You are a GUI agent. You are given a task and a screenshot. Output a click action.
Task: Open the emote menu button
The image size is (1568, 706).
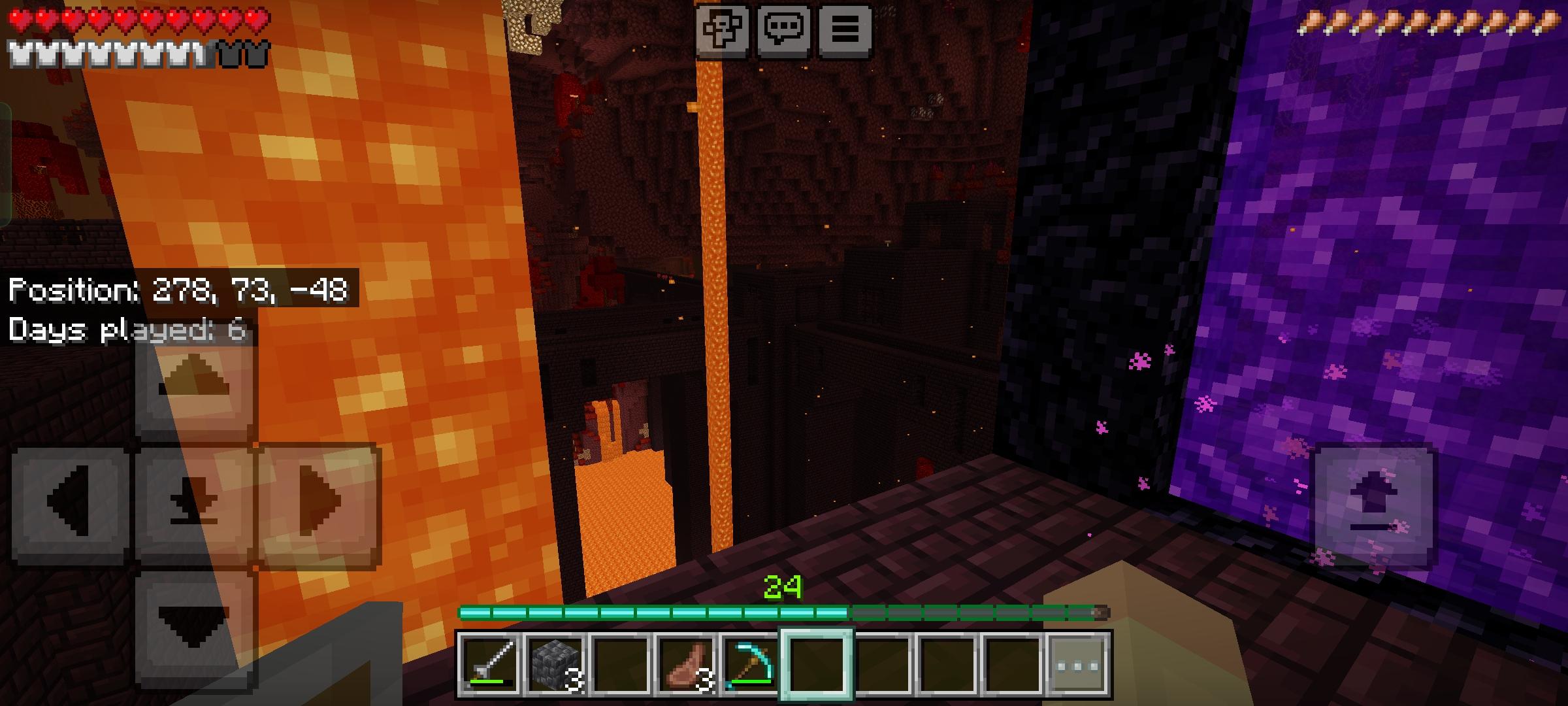pos(722,29)
